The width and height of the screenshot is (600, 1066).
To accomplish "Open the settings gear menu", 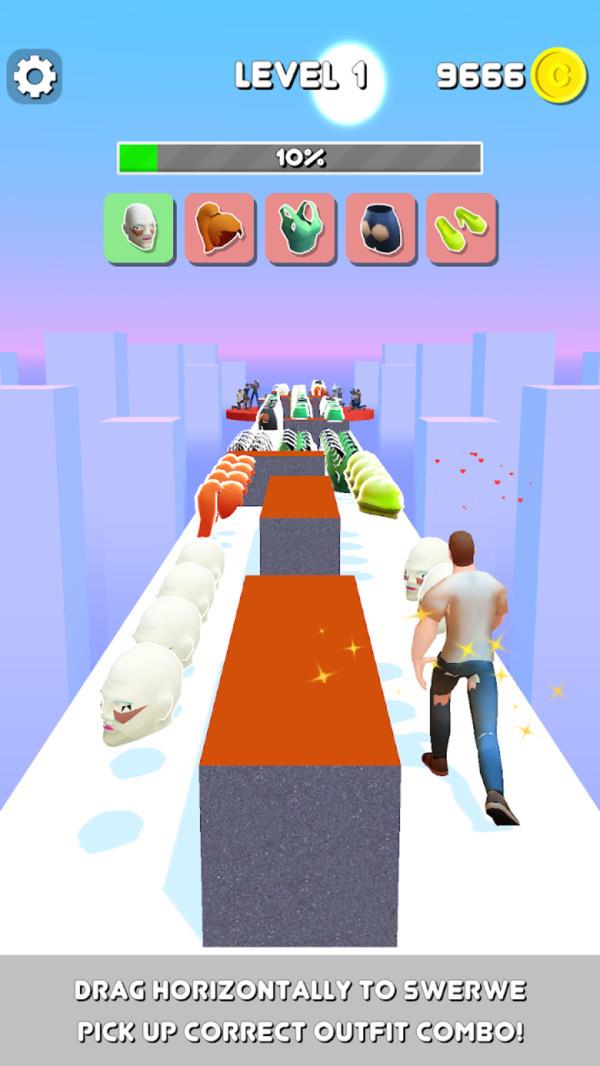I will [34, 76].
